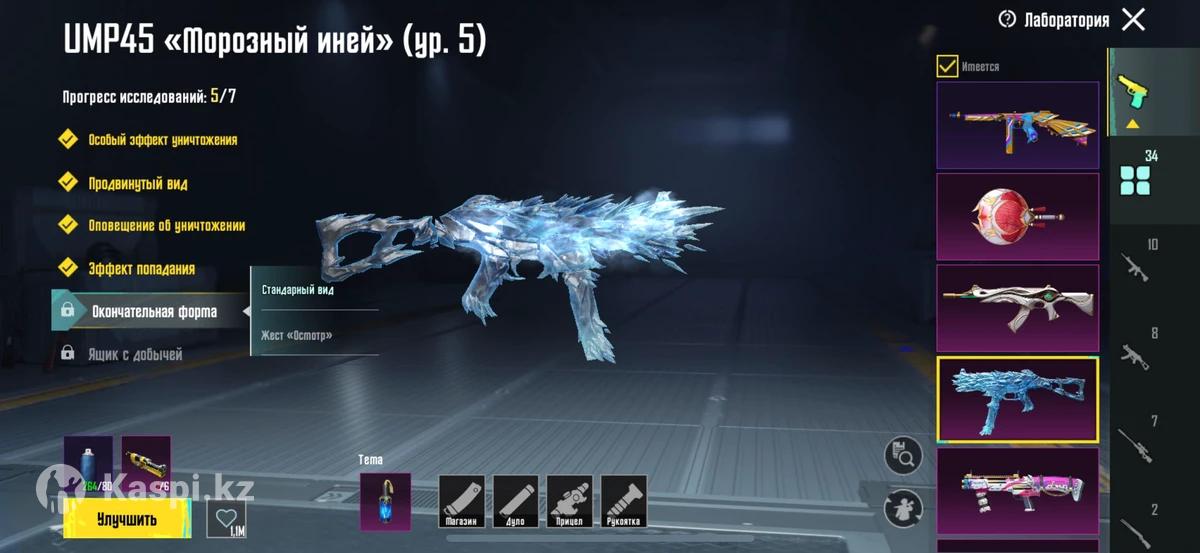Open the Laboratory help info
The width and height of the screenshot is (1200, 553).
[1007, 19]
